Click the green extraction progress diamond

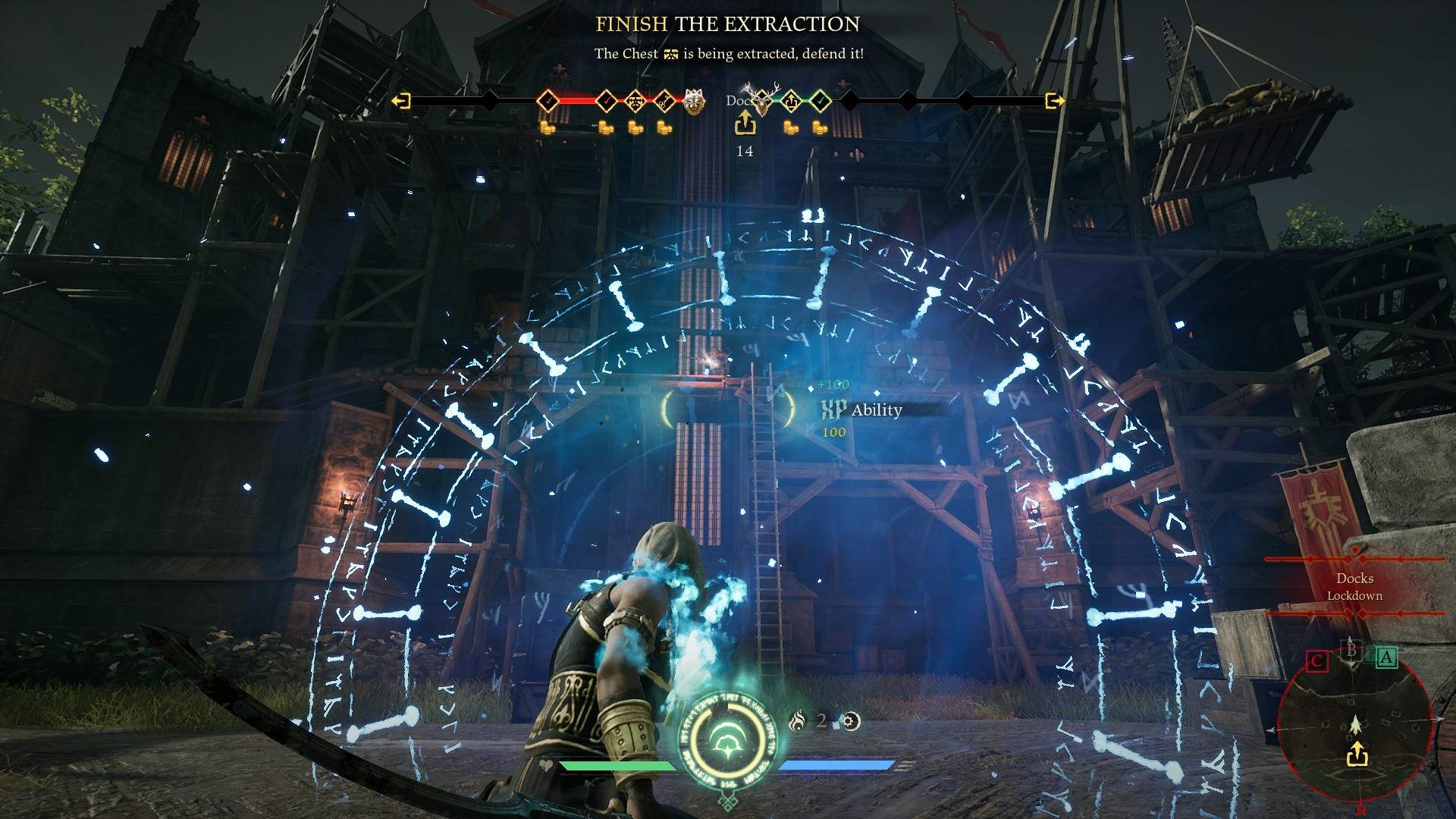point(791,100)
